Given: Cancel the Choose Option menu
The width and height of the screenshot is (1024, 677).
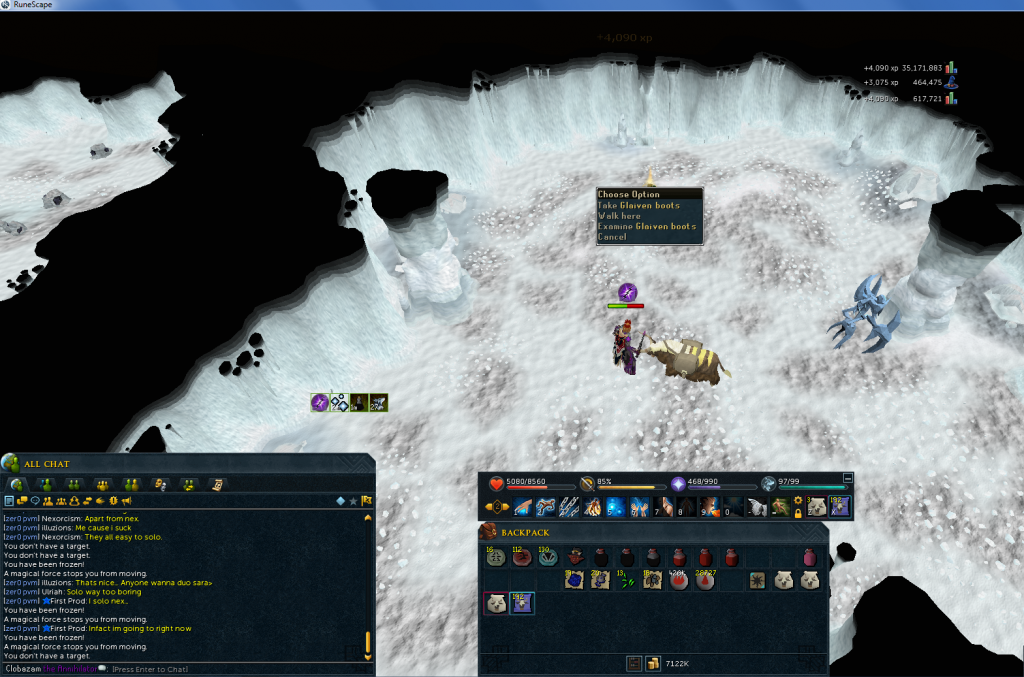Looking at the screenshot, I should [x=612, y=237].
